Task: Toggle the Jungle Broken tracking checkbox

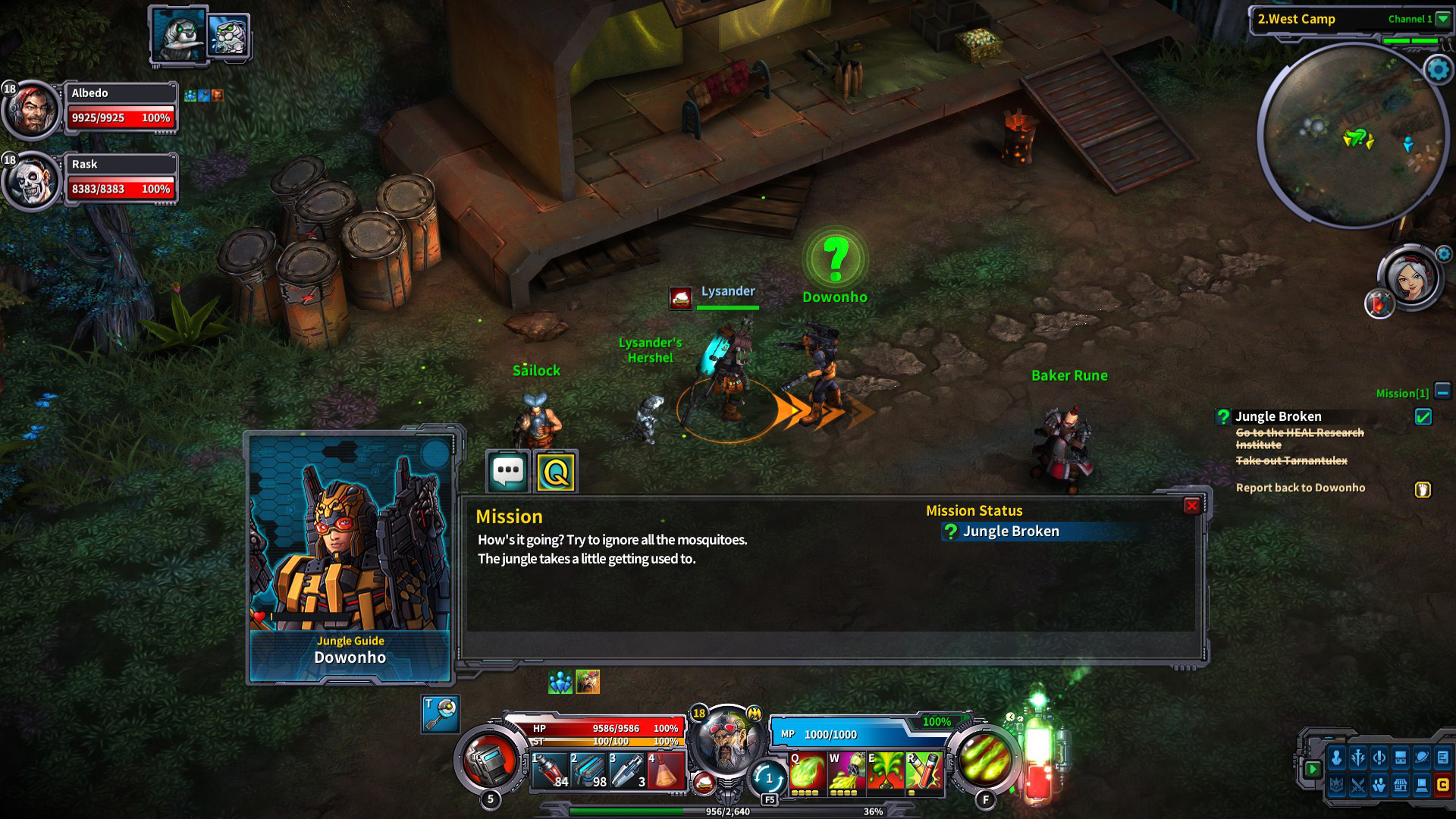Action: click(x=1423, y=416)
